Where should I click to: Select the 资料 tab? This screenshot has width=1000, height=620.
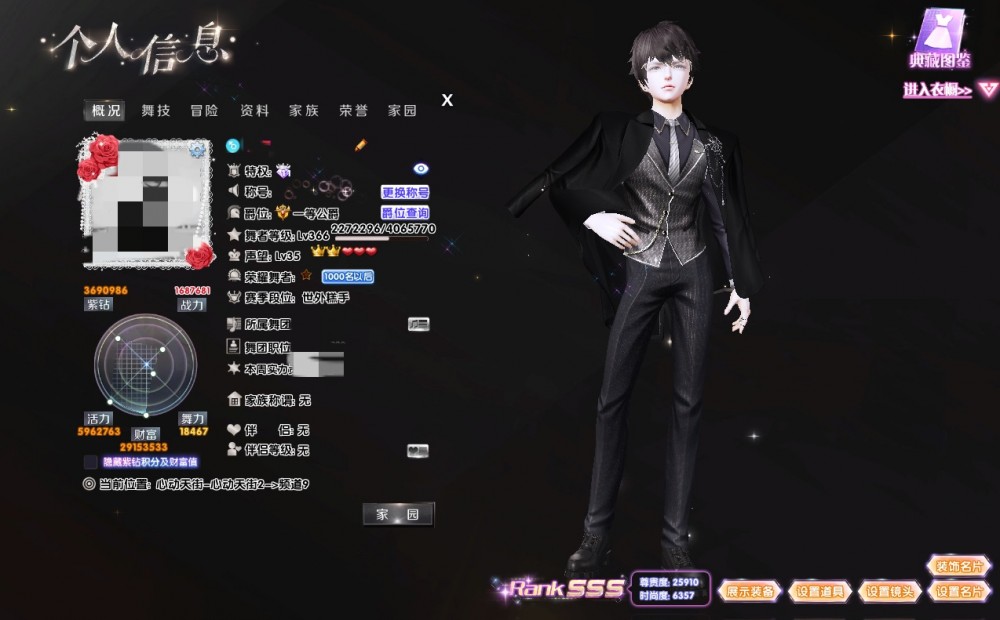click(x=254, y=111)
